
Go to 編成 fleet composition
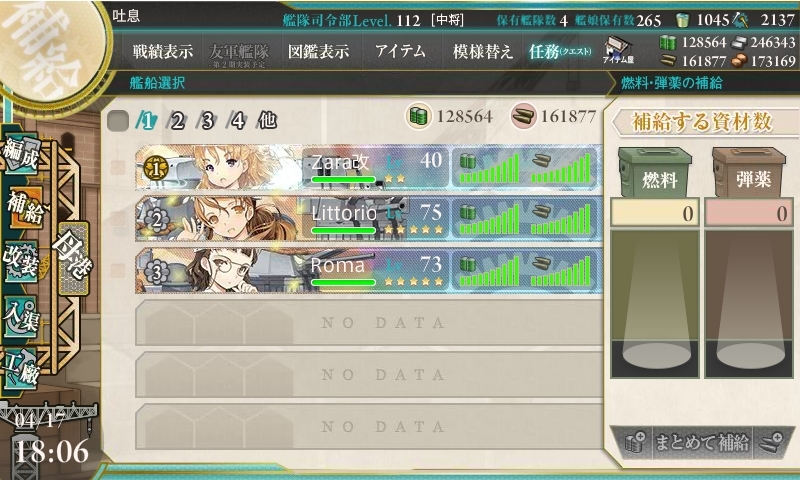(x=22, y=156)
